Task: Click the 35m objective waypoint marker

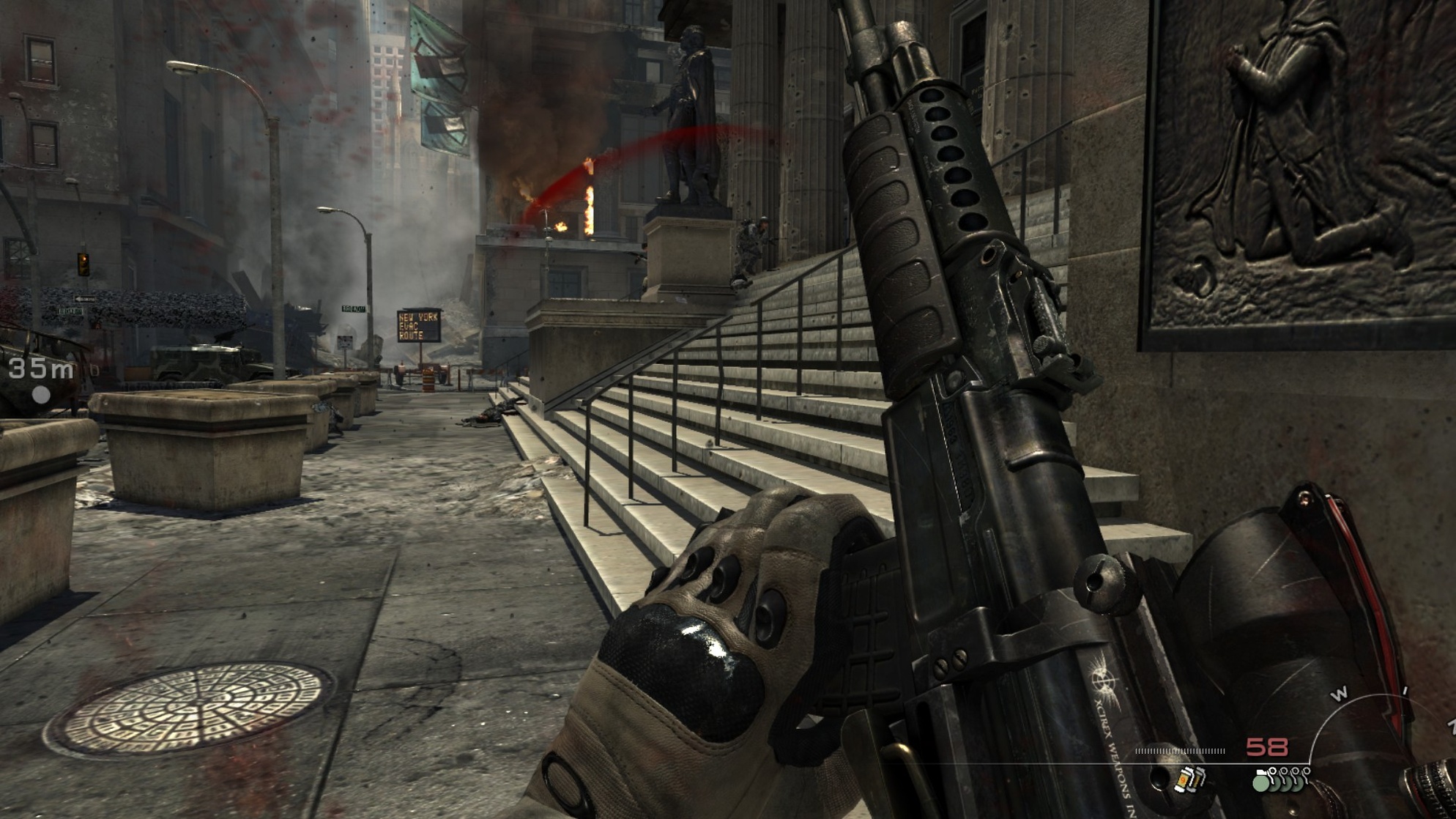Action: click(x=41, y=395)
